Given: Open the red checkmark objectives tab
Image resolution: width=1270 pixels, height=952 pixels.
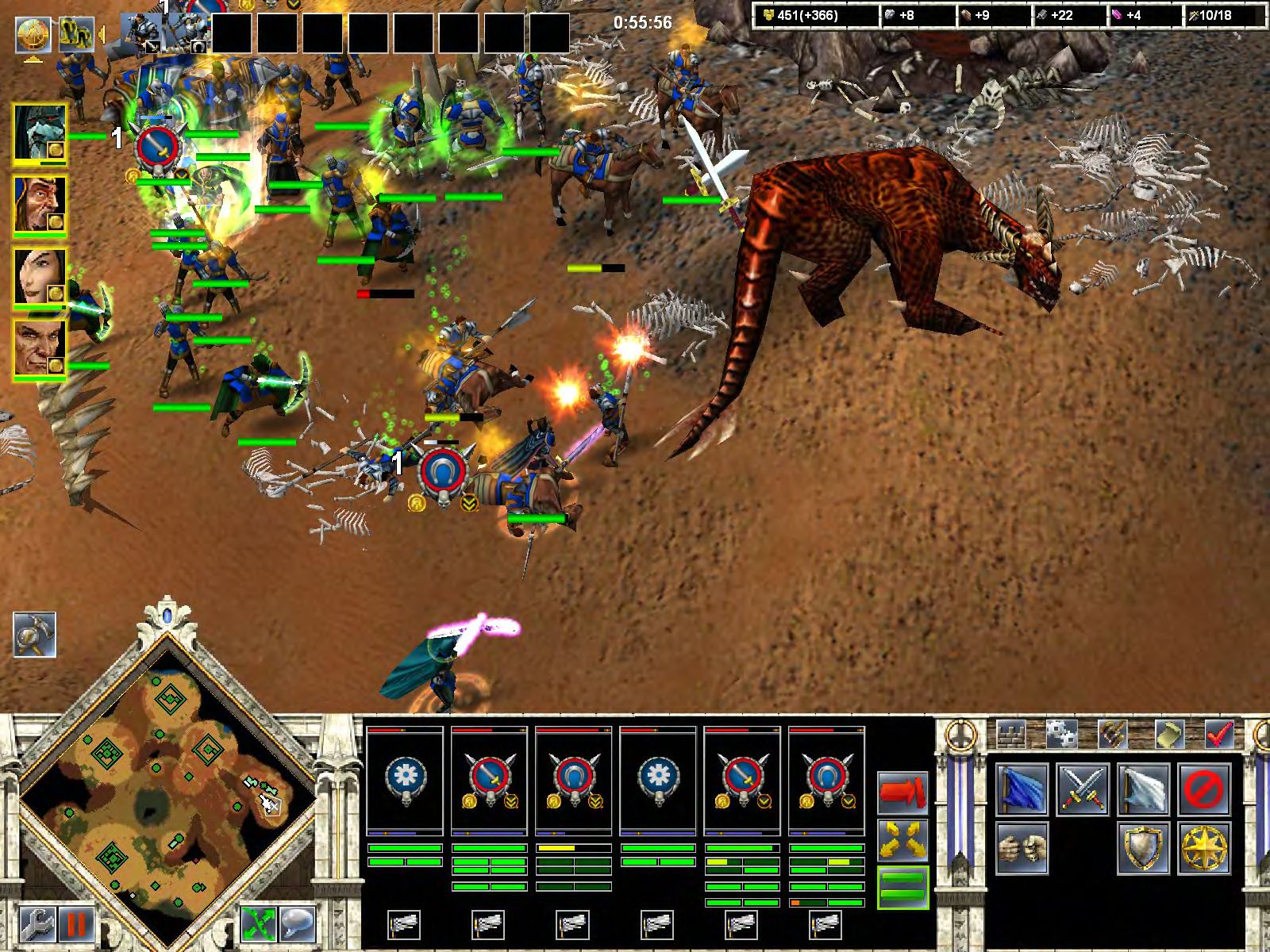Looking at the screenshot, I should click(x=1218, y=735).
